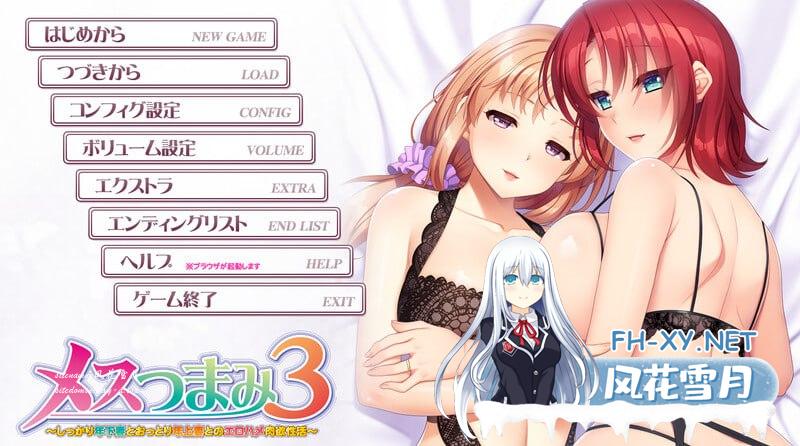800x446 pixels.
Task: Open the CONFIG settings entry
Action: click(x=176, y=110)
